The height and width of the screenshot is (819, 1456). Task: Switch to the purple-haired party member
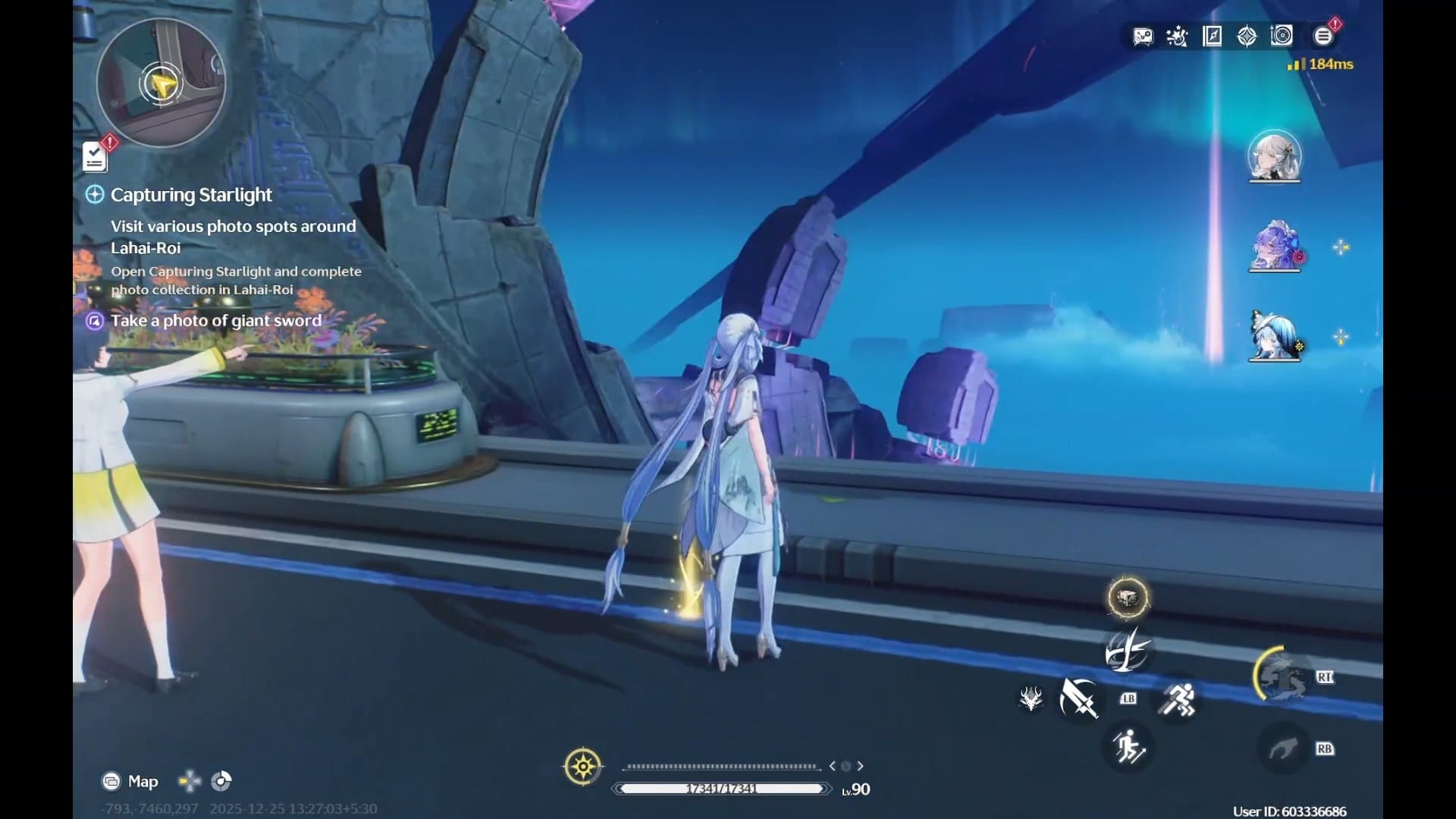pos(1274,246)
